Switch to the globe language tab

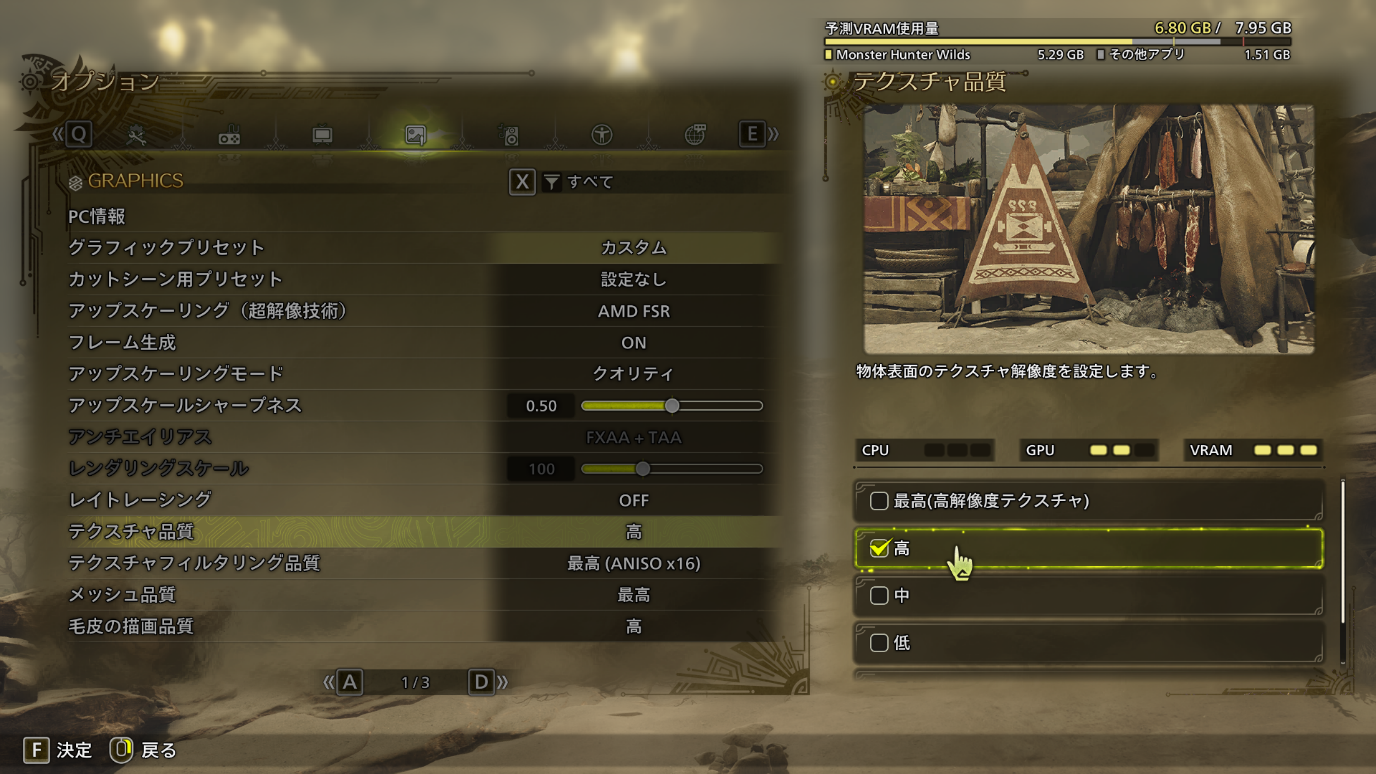coord(695,135)
